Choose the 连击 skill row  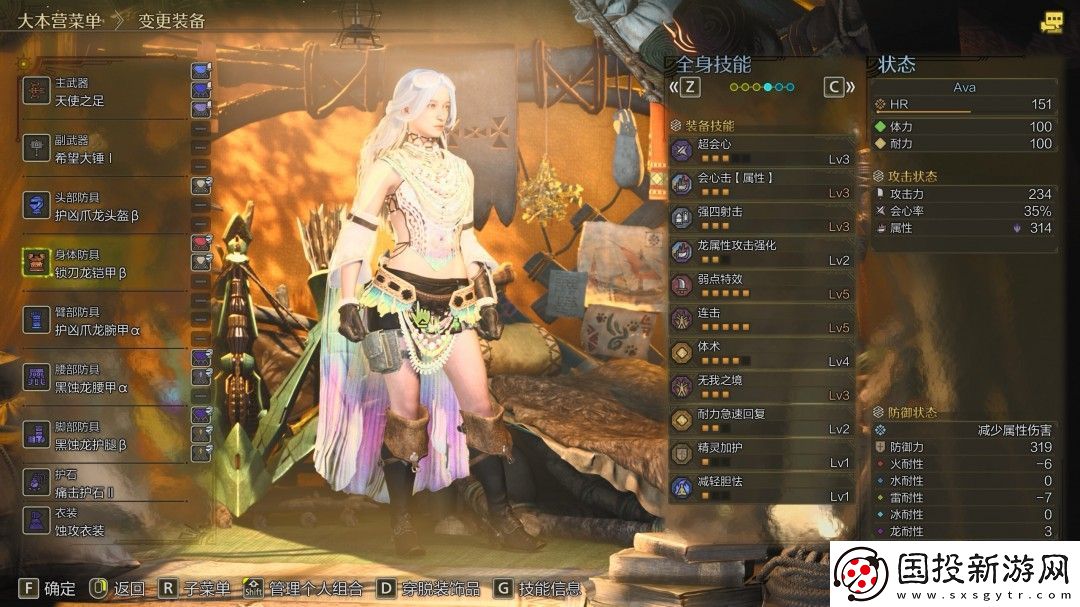762,320
